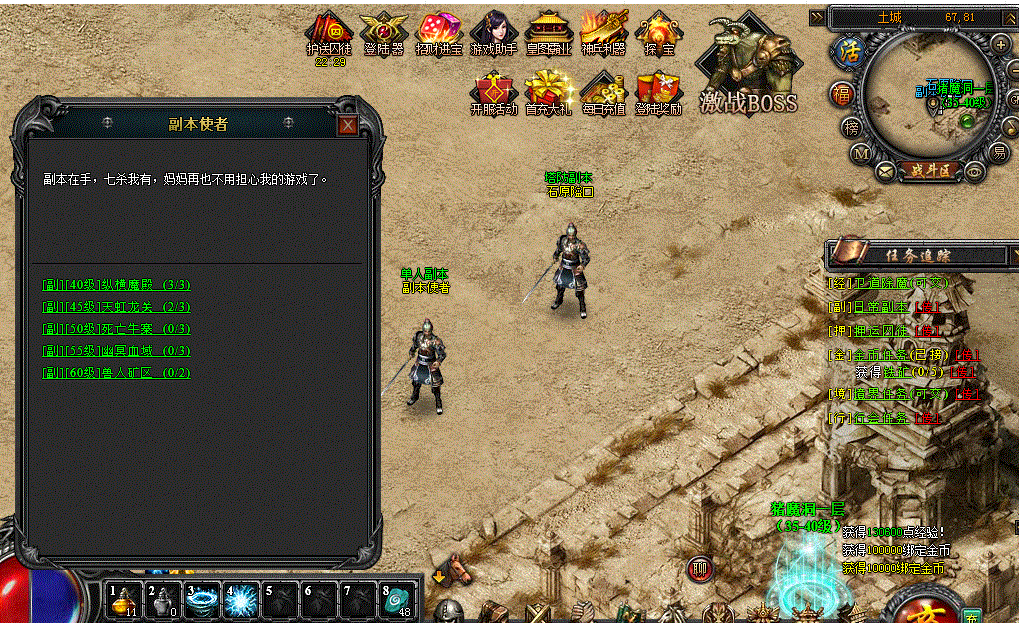The height and width of the screenshot is (623, 1019).
Task: Enter the 50级 死亡牛寨 dungeon
Action: 116,329
